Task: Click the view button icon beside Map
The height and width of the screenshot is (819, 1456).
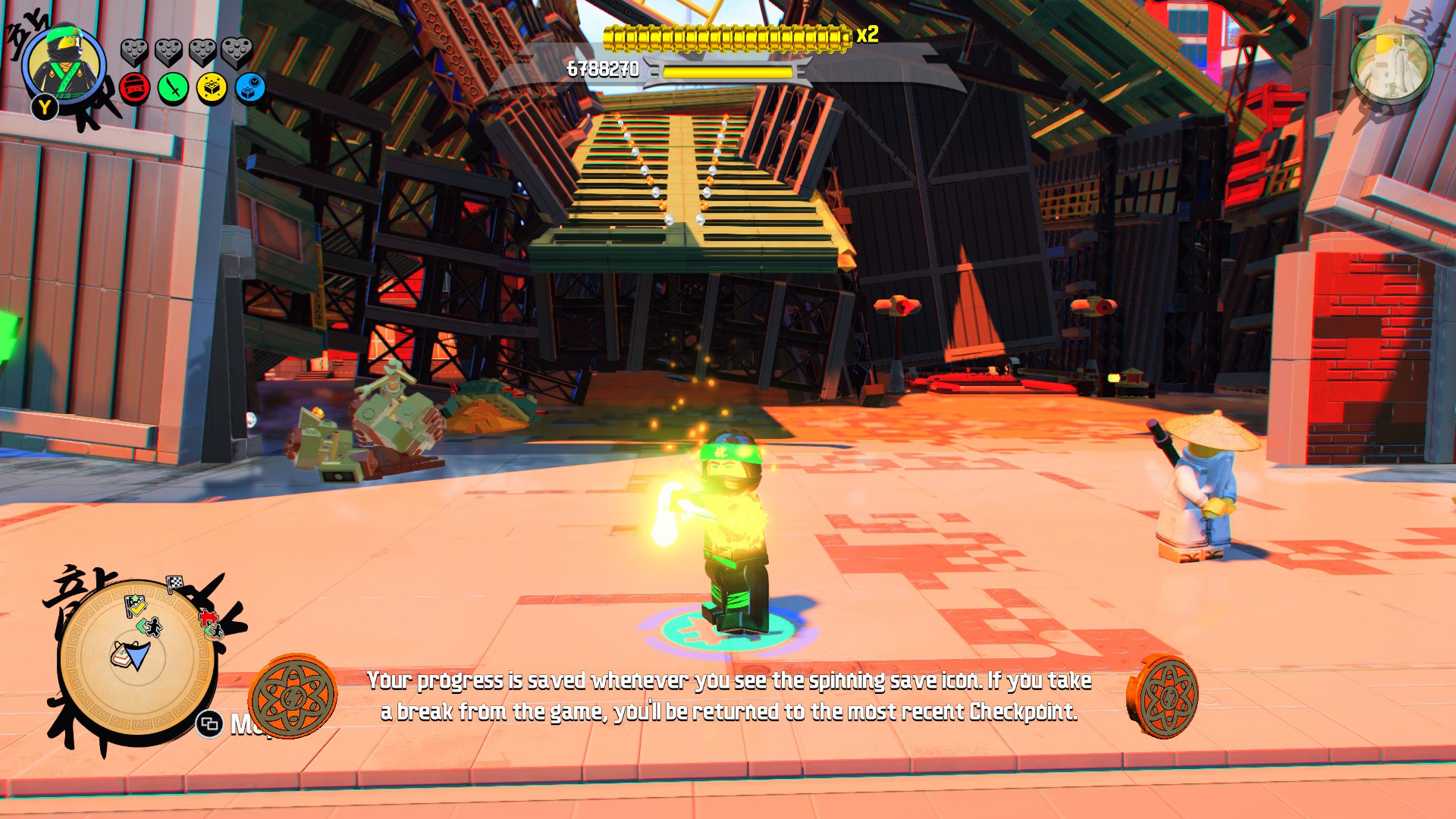Action: click(209, 723)
